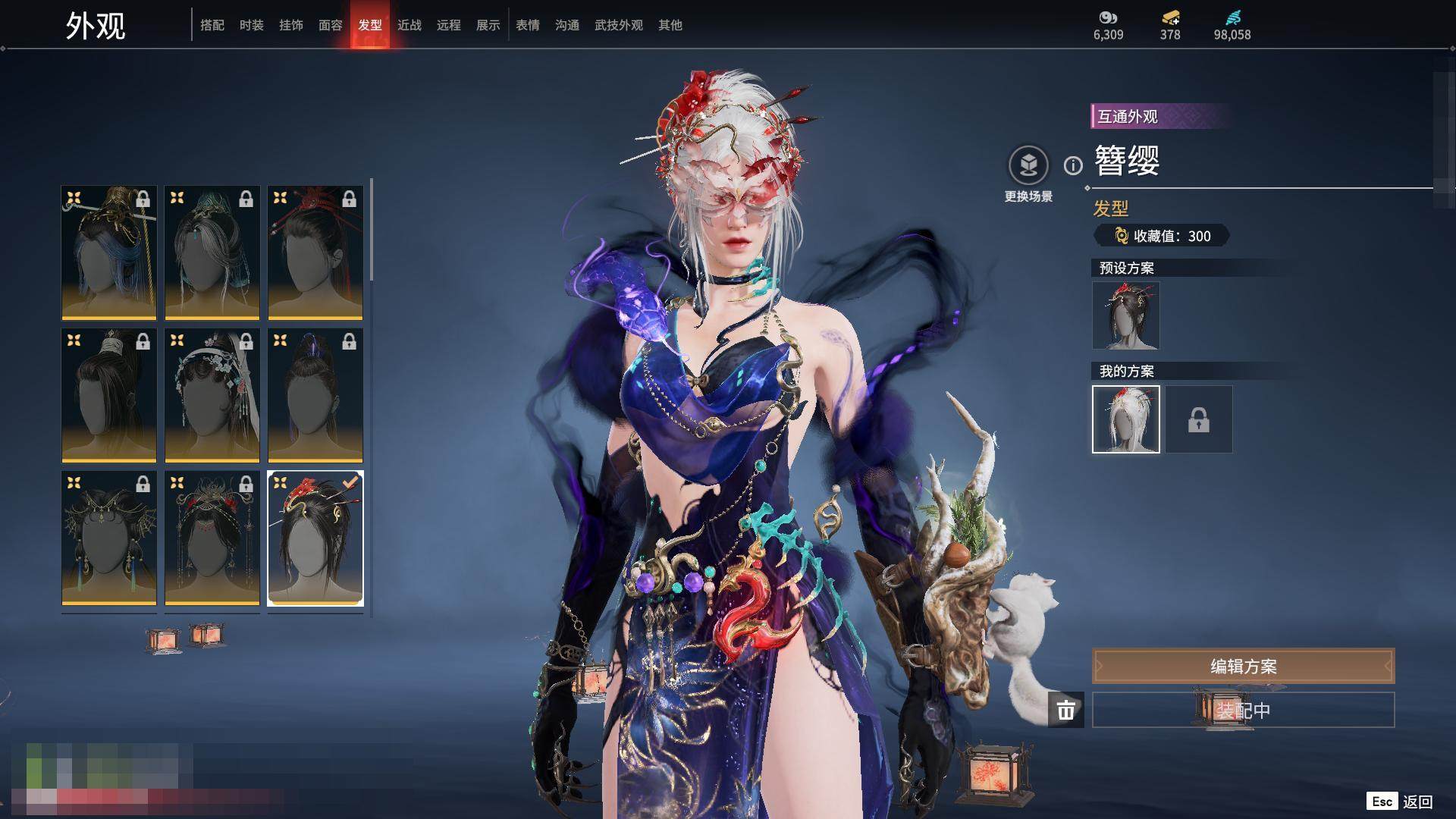The image size is (1456, 819).
Task: Switch to the 搭配 tab
Action: (212, 25)
